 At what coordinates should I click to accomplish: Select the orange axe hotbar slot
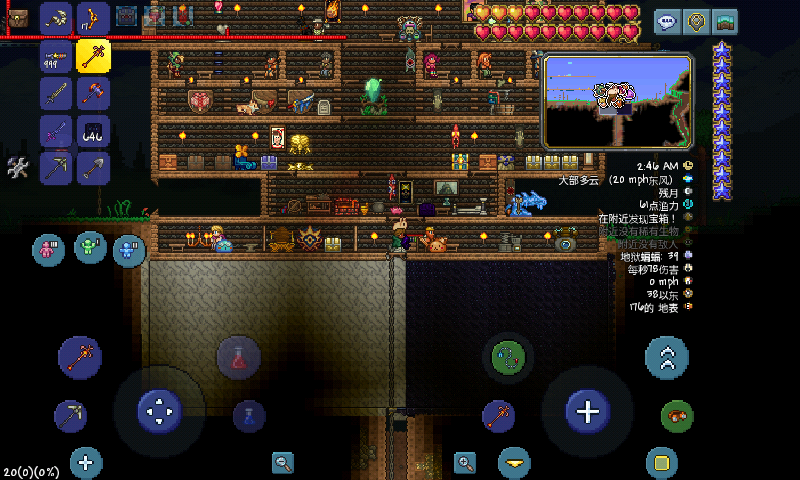[x=93, y=93]
